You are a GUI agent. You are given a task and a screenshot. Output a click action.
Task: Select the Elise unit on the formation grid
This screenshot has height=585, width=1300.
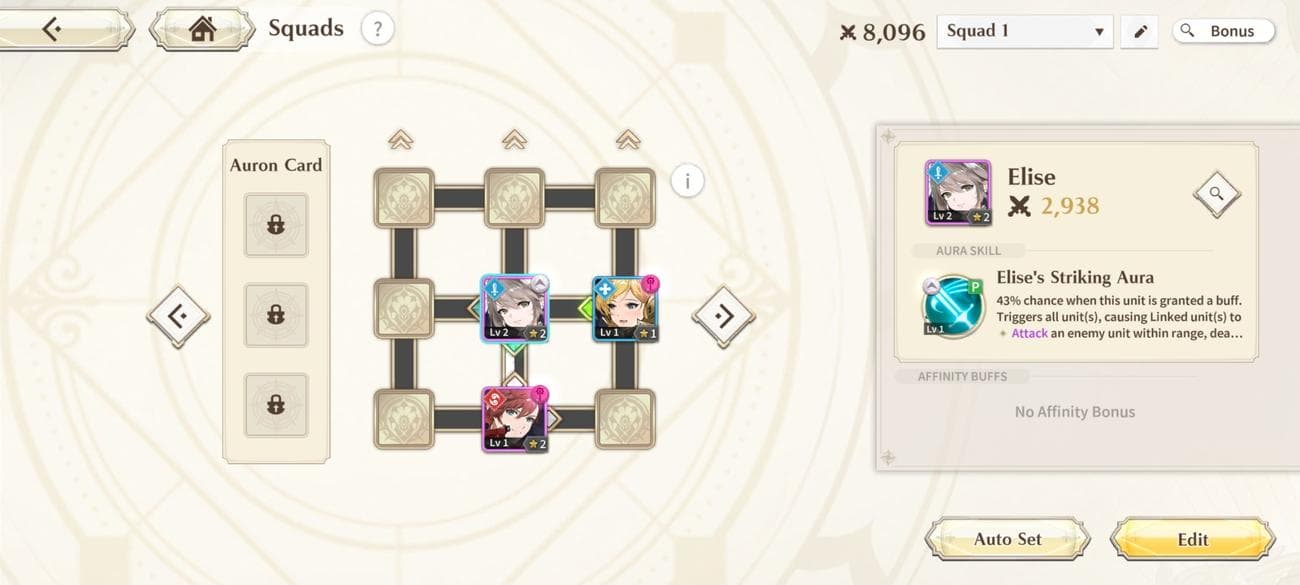[514, 309]
